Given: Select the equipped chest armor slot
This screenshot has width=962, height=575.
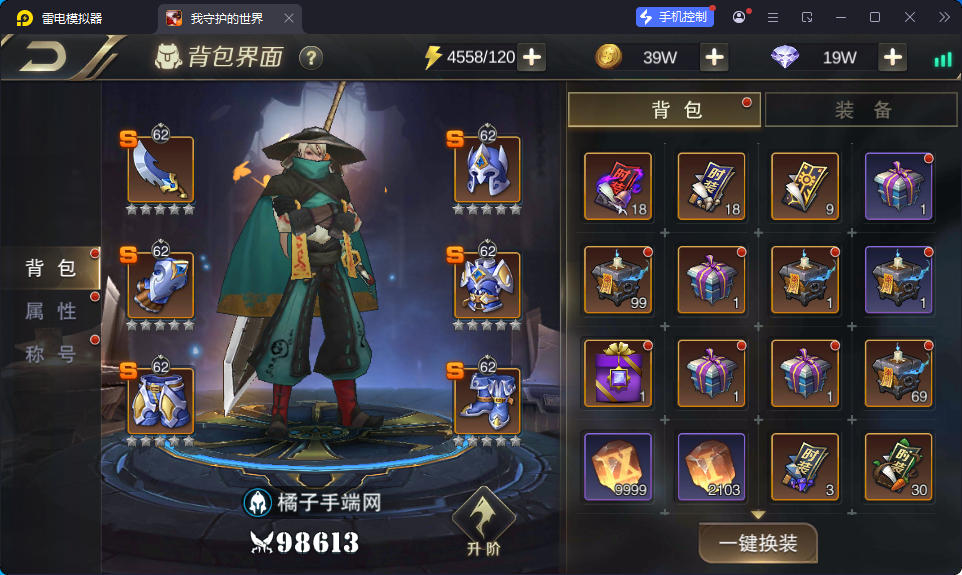Looking at the screenshot, I should pos(487,285).
